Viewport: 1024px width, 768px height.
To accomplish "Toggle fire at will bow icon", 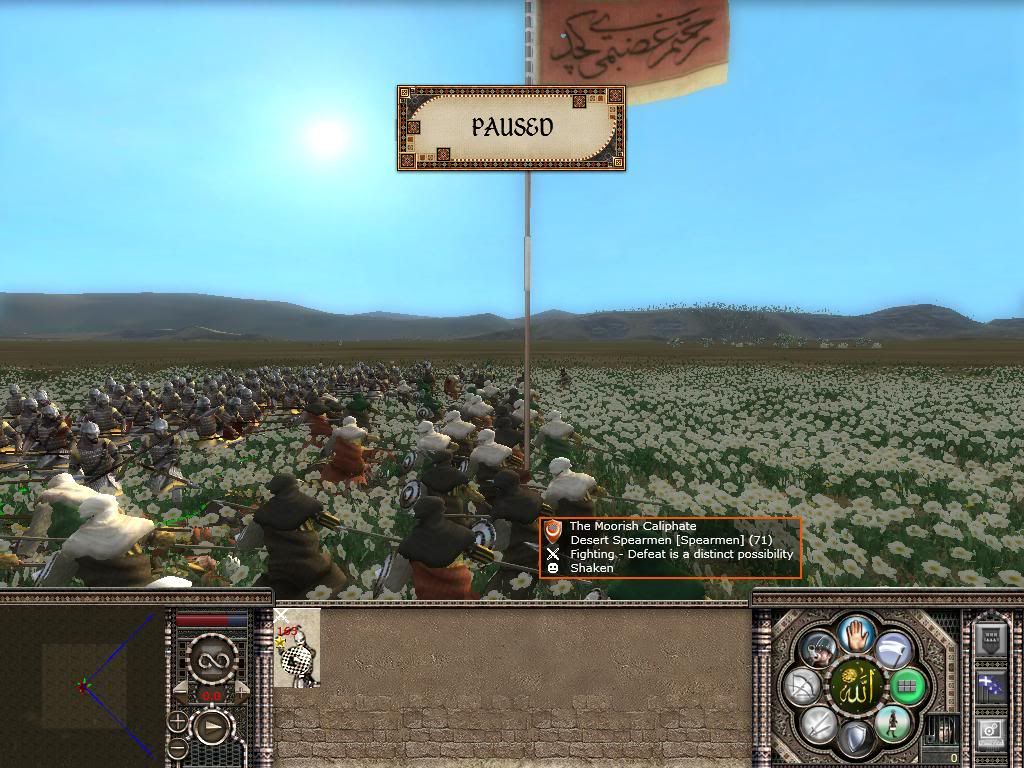I will point(802,687).
